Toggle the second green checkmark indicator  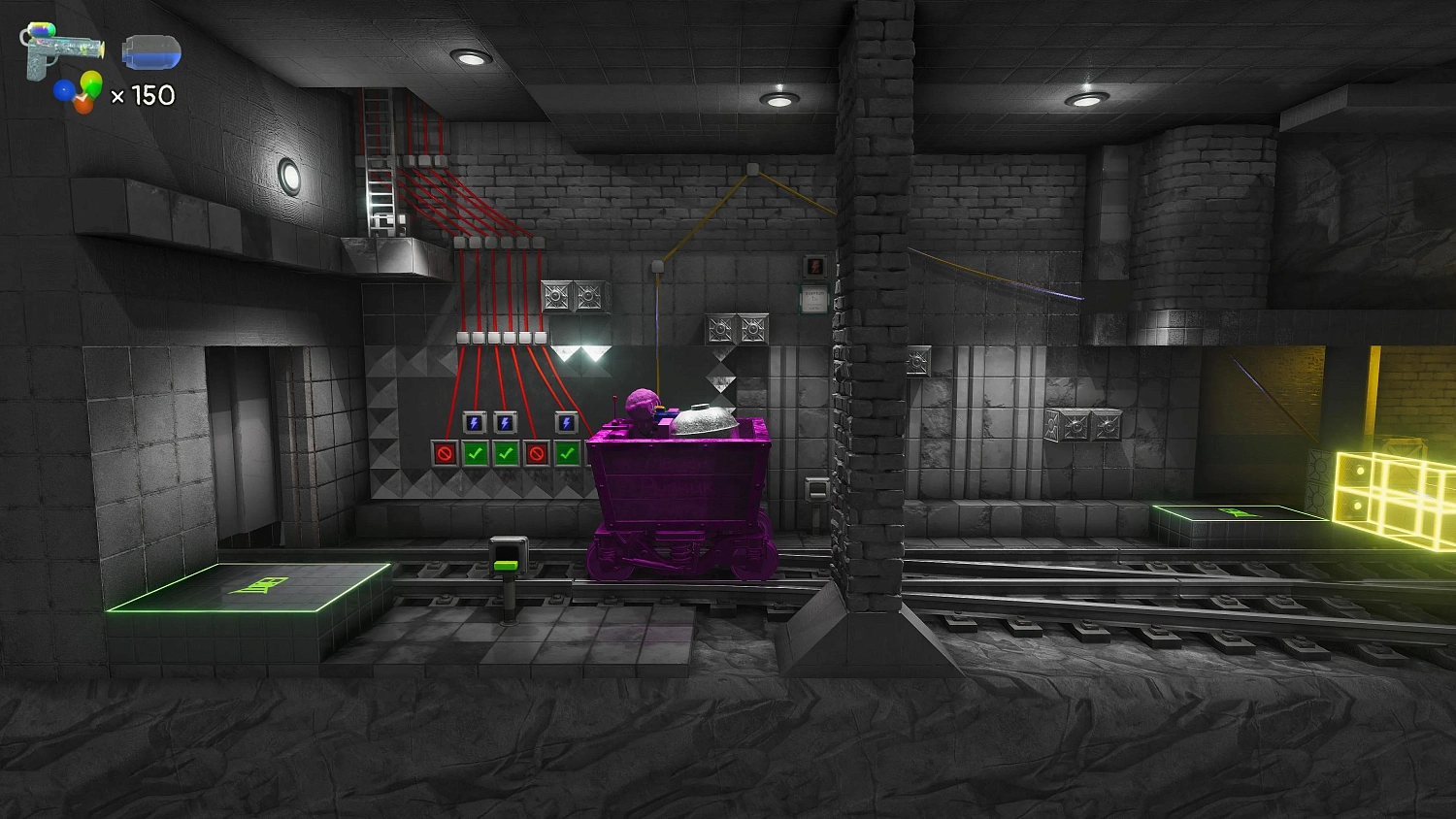476,450
